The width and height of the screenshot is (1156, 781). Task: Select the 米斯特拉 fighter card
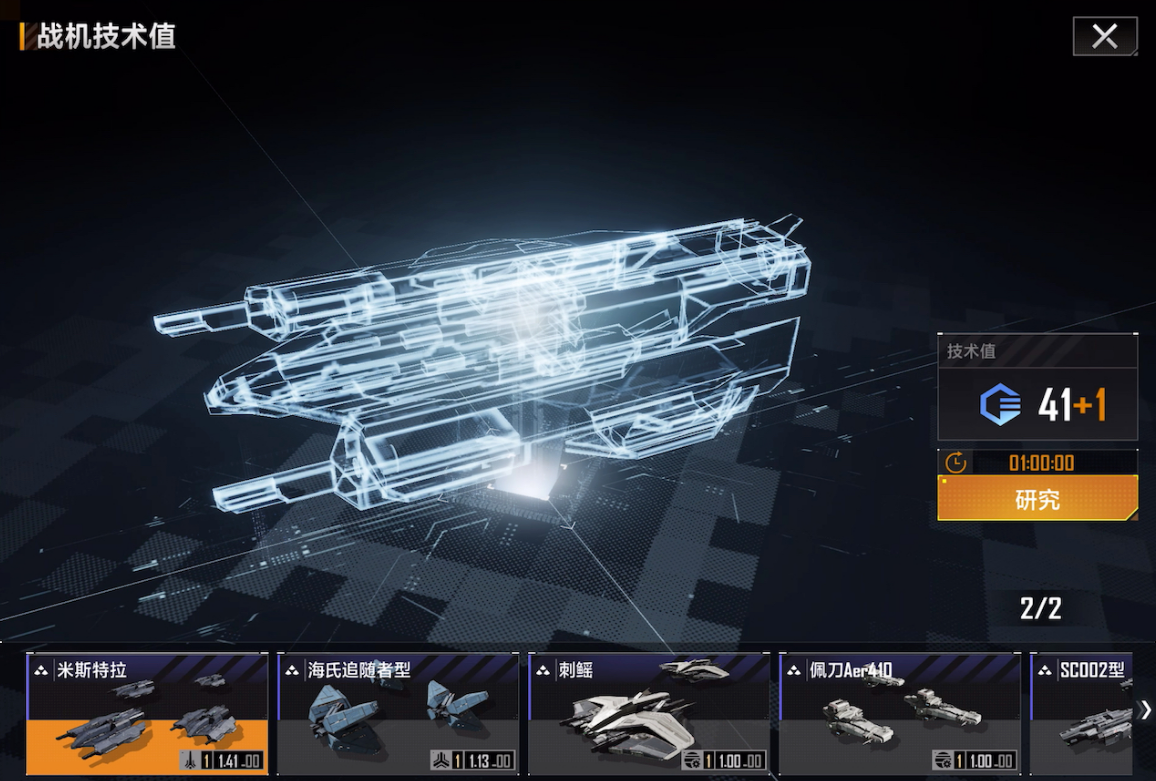[147, 714]
